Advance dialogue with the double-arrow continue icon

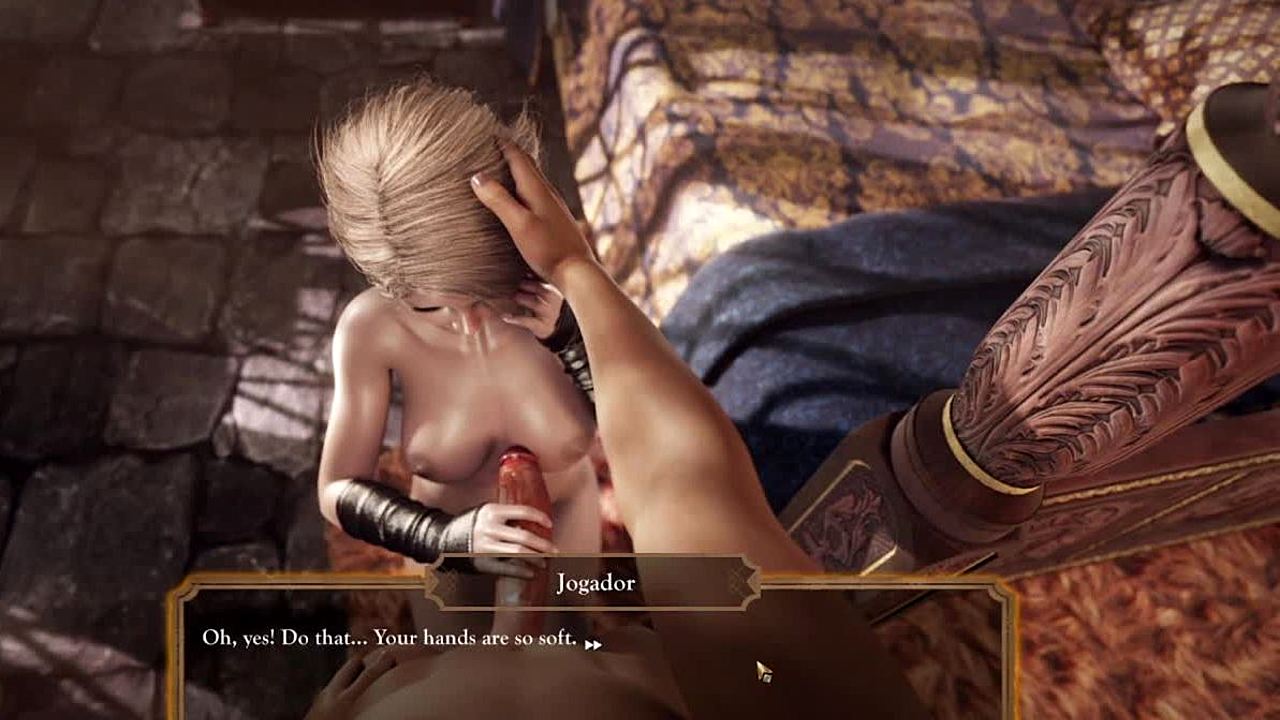point(593,645)
